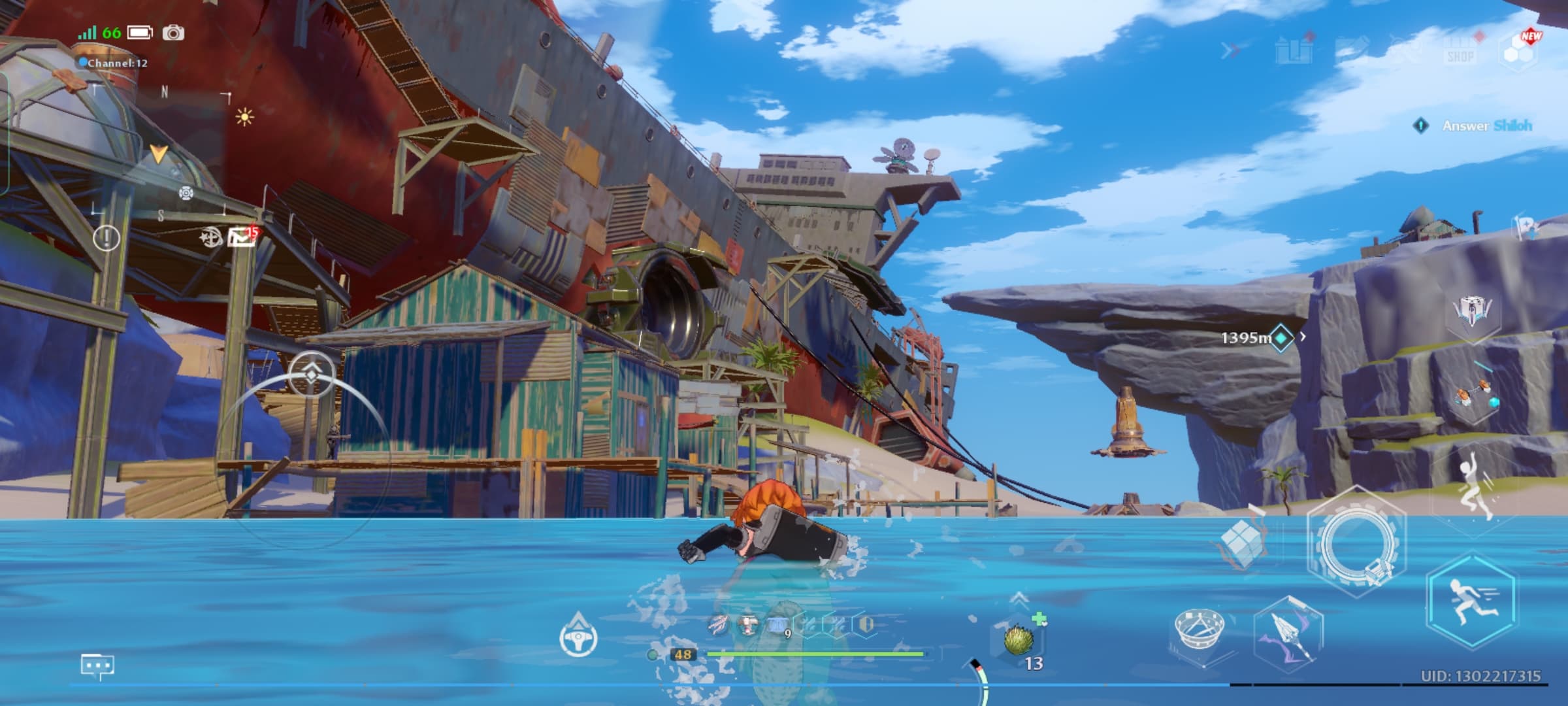Activate the cube relic ability

click(1241, 544)
